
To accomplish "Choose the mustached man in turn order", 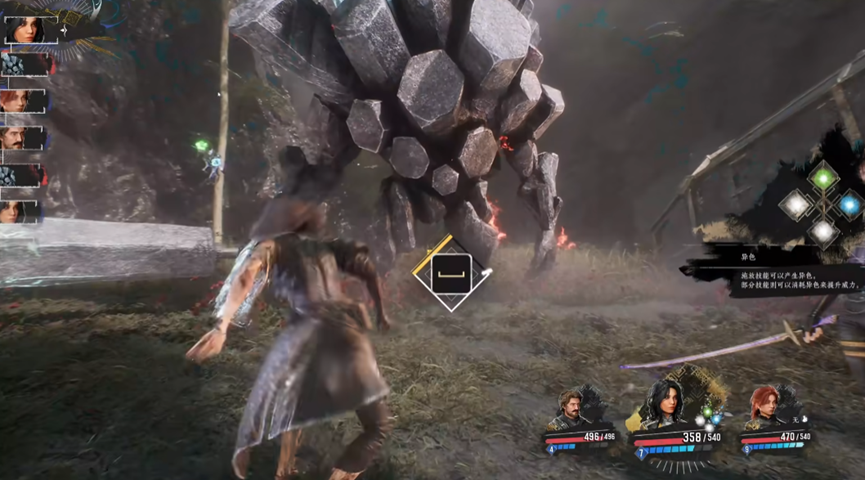I will 22,138.
